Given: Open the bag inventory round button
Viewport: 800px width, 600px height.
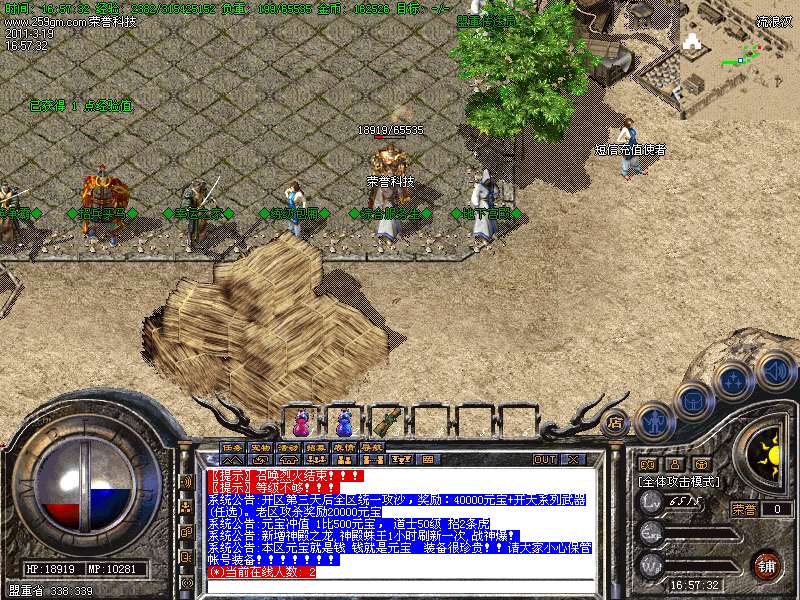Looking at the screenshot, I should [693, 402].
